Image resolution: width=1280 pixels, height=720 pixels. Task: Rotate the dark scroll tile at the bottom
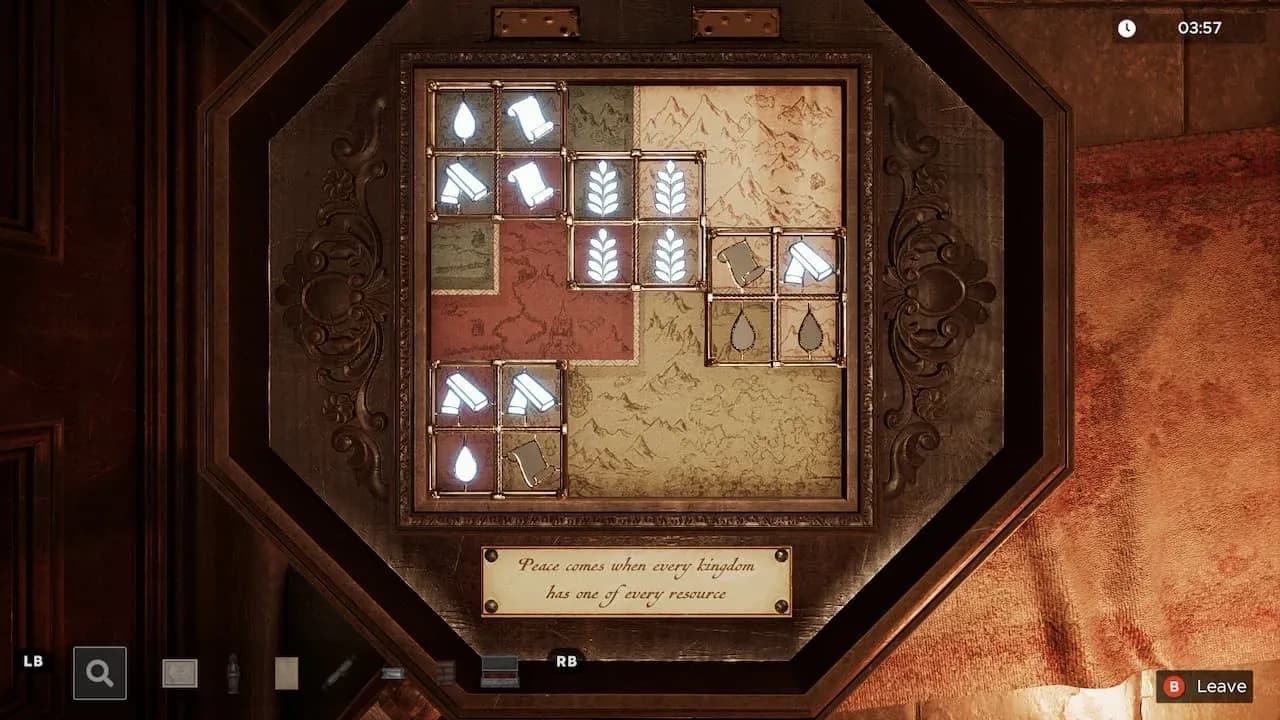530,460
